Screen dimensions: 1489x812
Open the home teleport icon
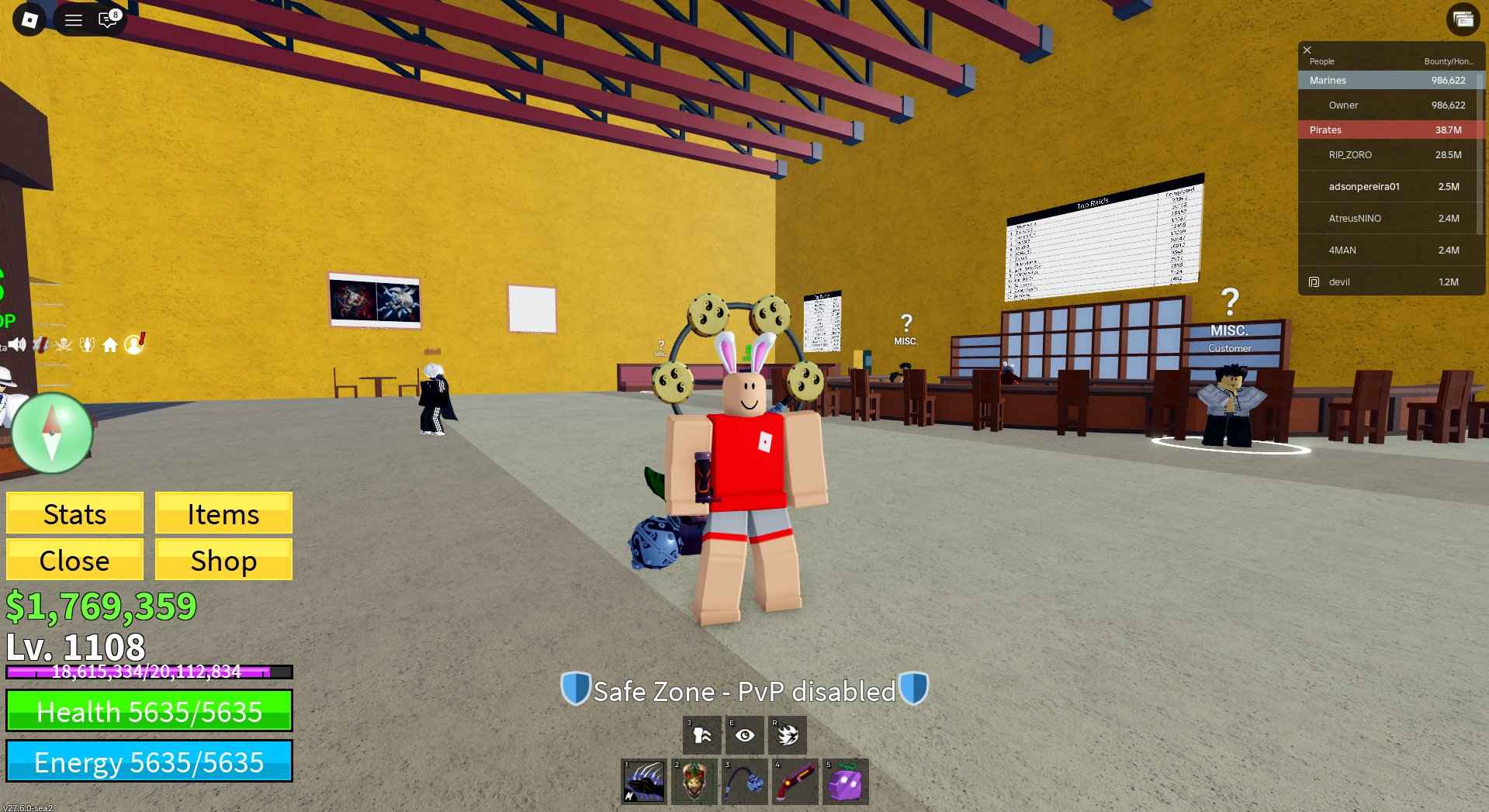pos(111,345)
